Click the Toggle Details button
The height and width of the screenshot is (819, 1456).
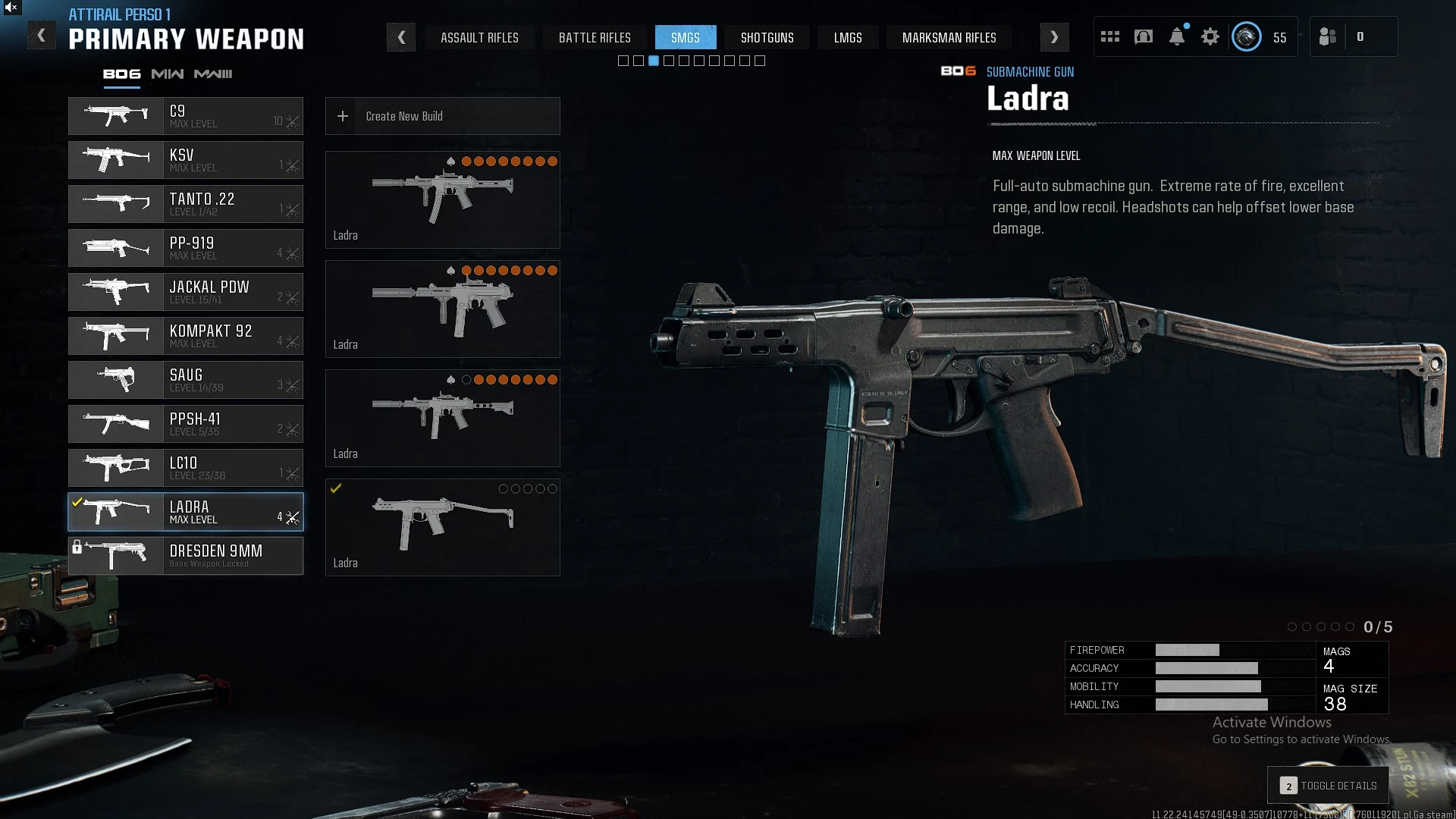[1328, 786]
